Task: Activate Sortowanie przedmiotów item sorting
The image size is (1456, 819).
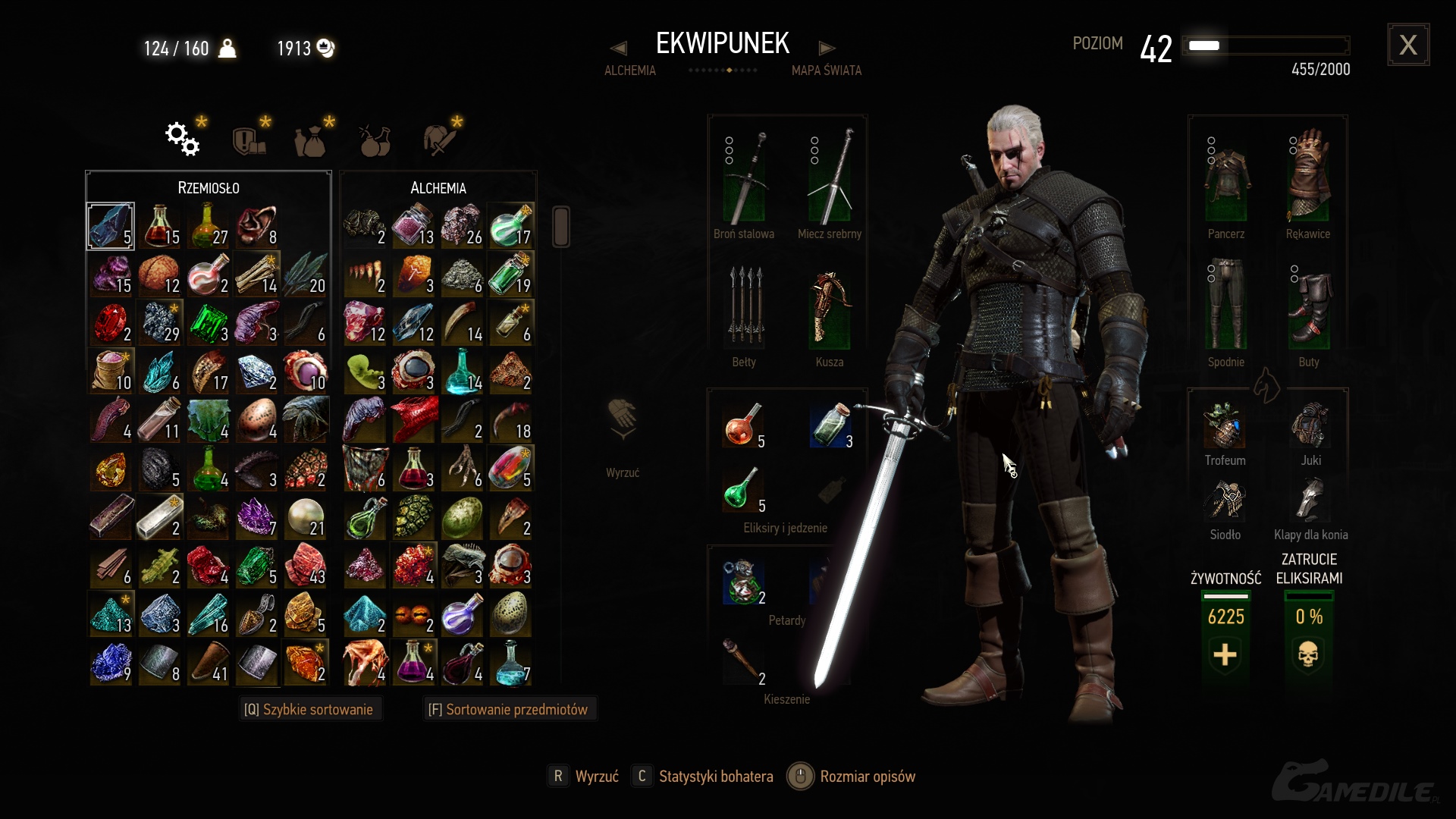Action: 508,710
